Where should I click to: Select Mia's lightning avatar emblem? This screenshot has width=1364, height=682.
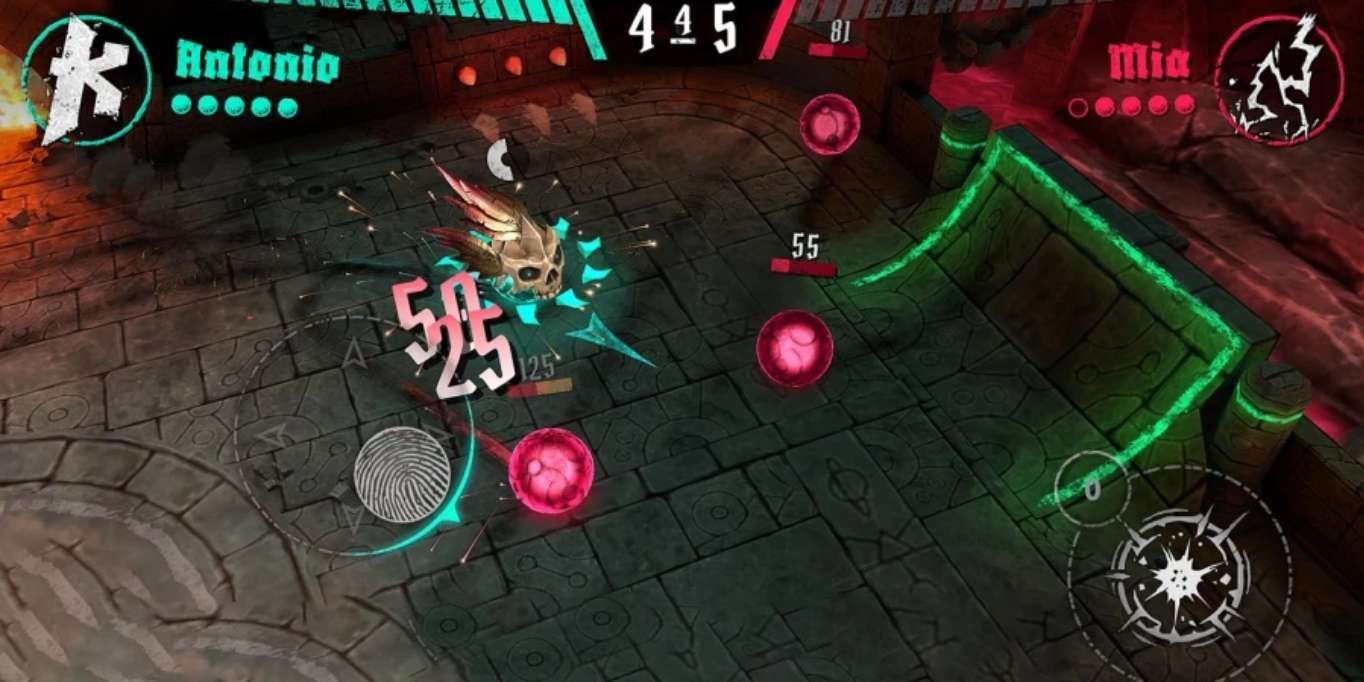coord(1279,78)
